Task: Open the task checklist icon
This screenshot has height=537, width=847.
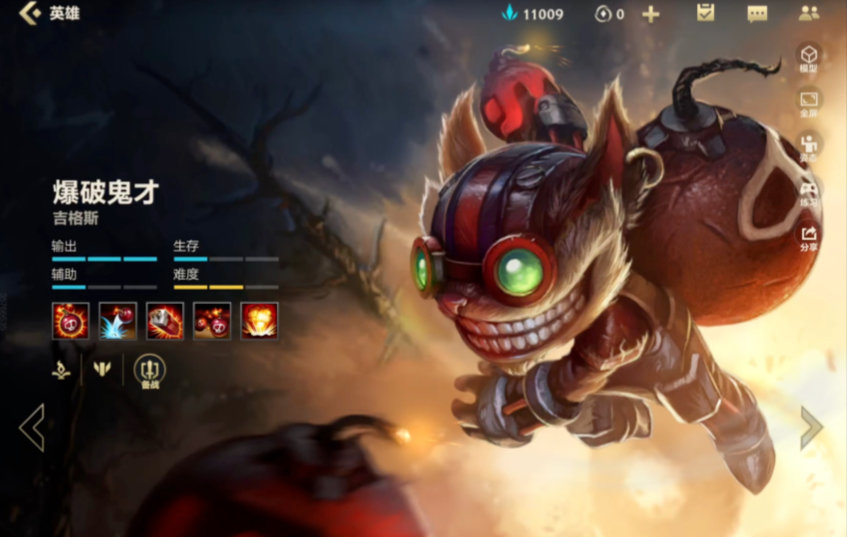Action: point(706,13)
